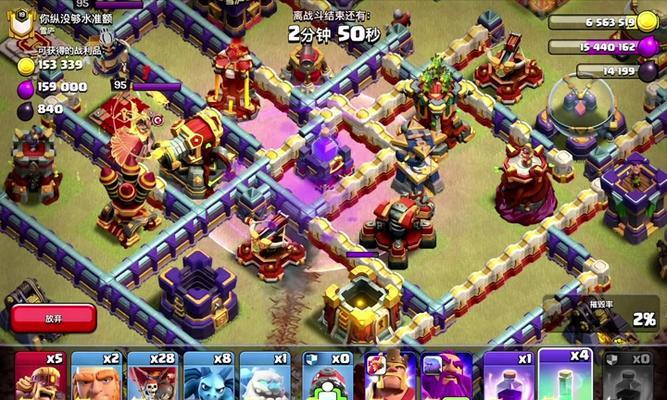Select the x1 purple spell bottle
This screenshot has width=667, height=400.
508,376
